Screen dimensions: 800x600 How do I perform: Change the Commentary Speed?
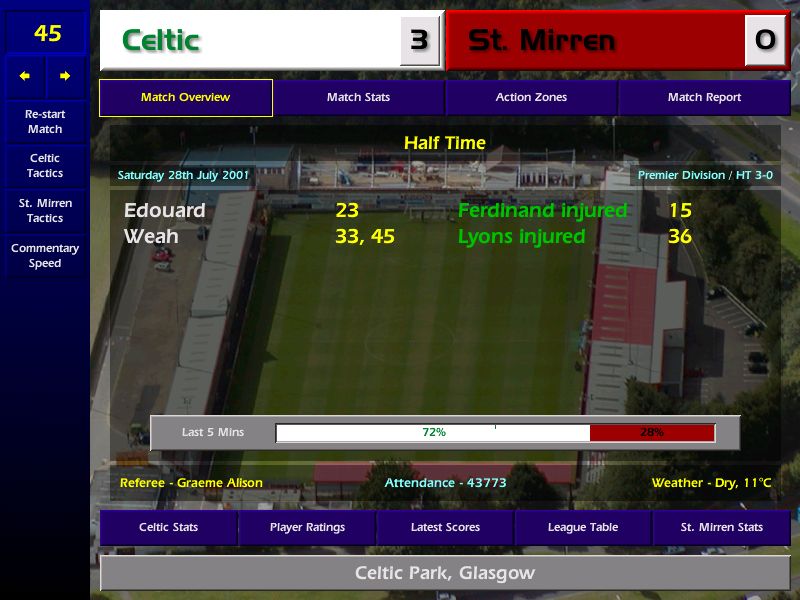pyautogui.click(x=45, y=256)
